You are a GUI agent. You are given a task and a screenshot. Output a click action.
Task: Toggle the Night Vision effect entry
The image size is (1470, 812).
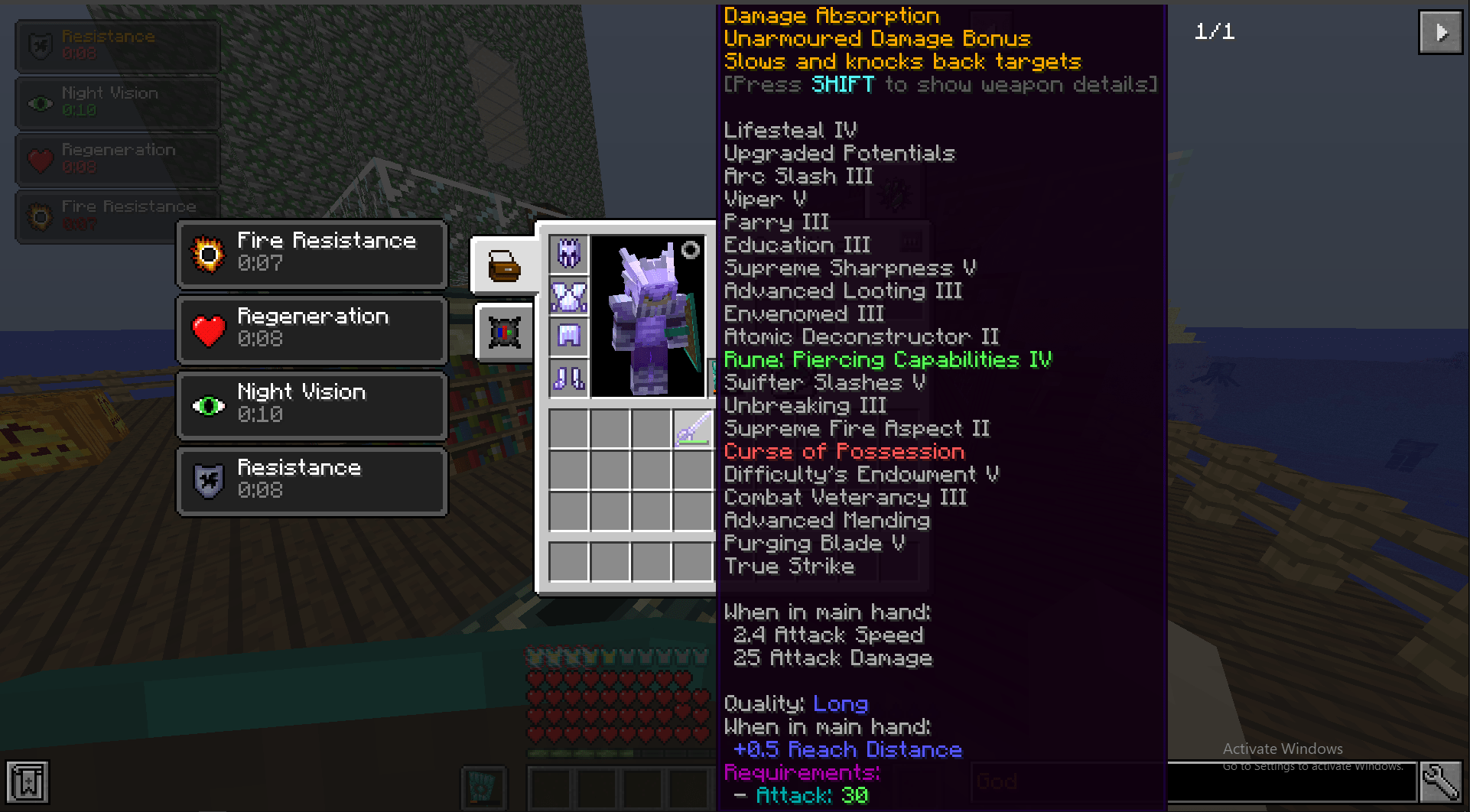pyautogui.click(x=311, y=404)
